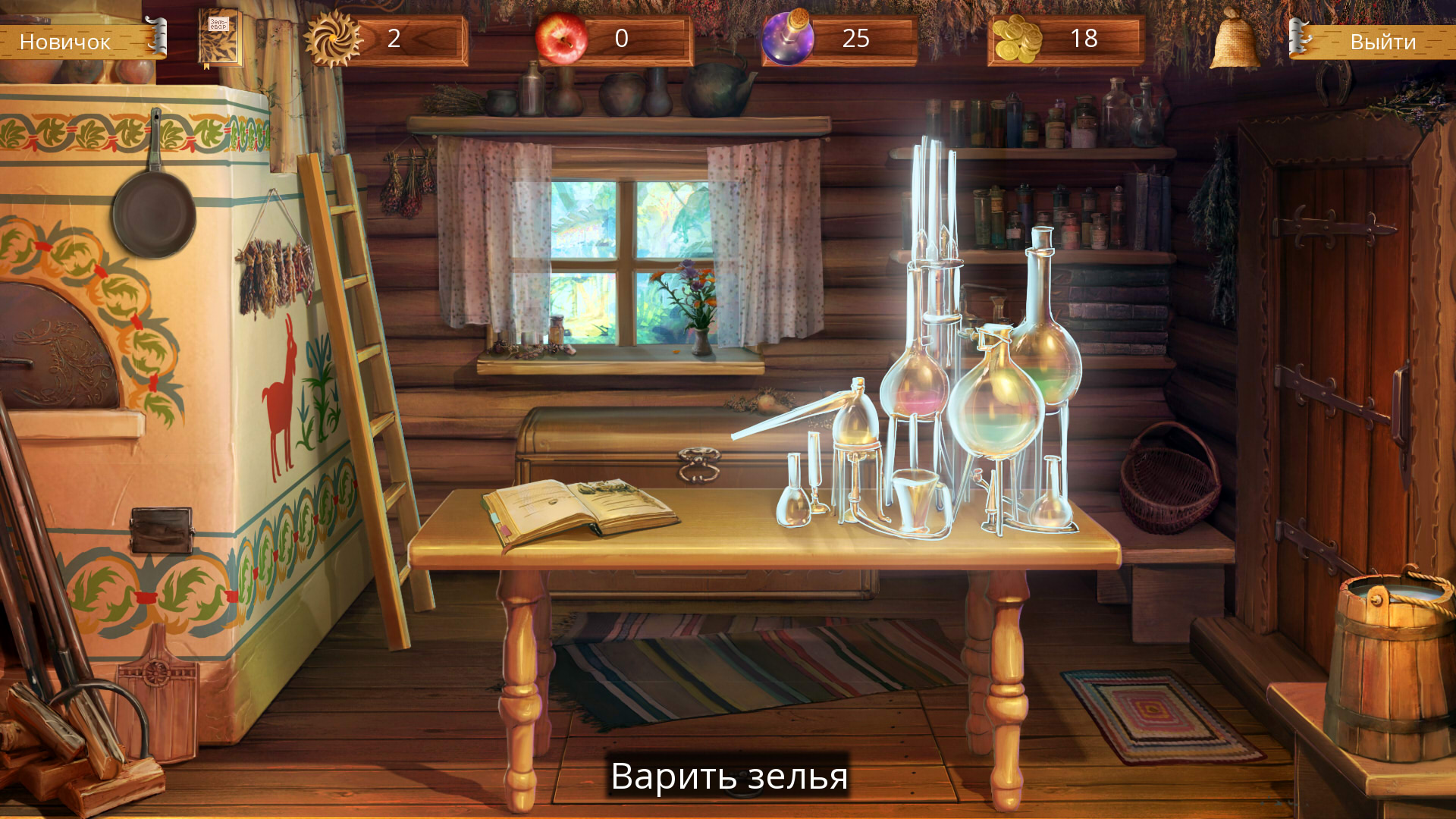The height and width of the screenshot is (819, 1456).
Task: Click the Новичок rank banner
Action: pos(67,42)
